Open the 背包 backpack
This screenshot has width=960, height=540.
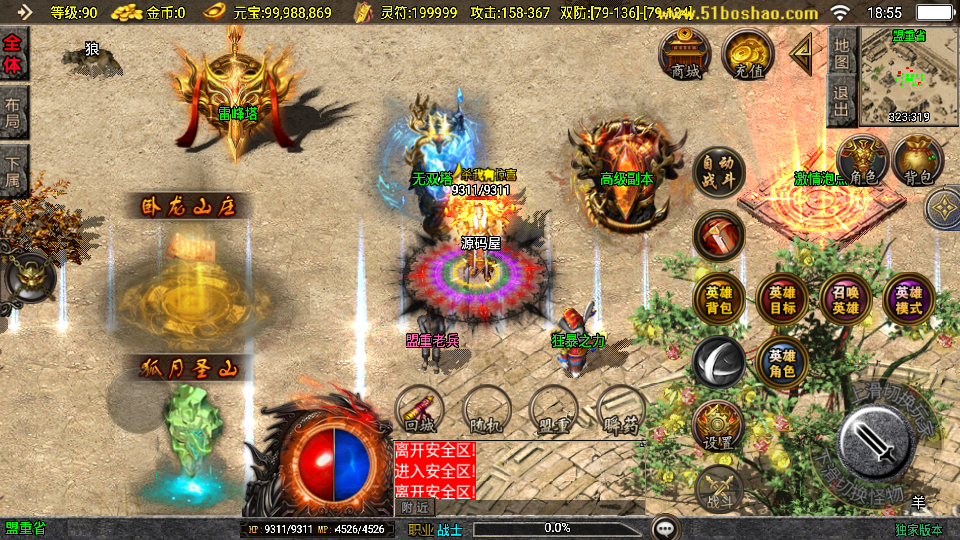918,160
